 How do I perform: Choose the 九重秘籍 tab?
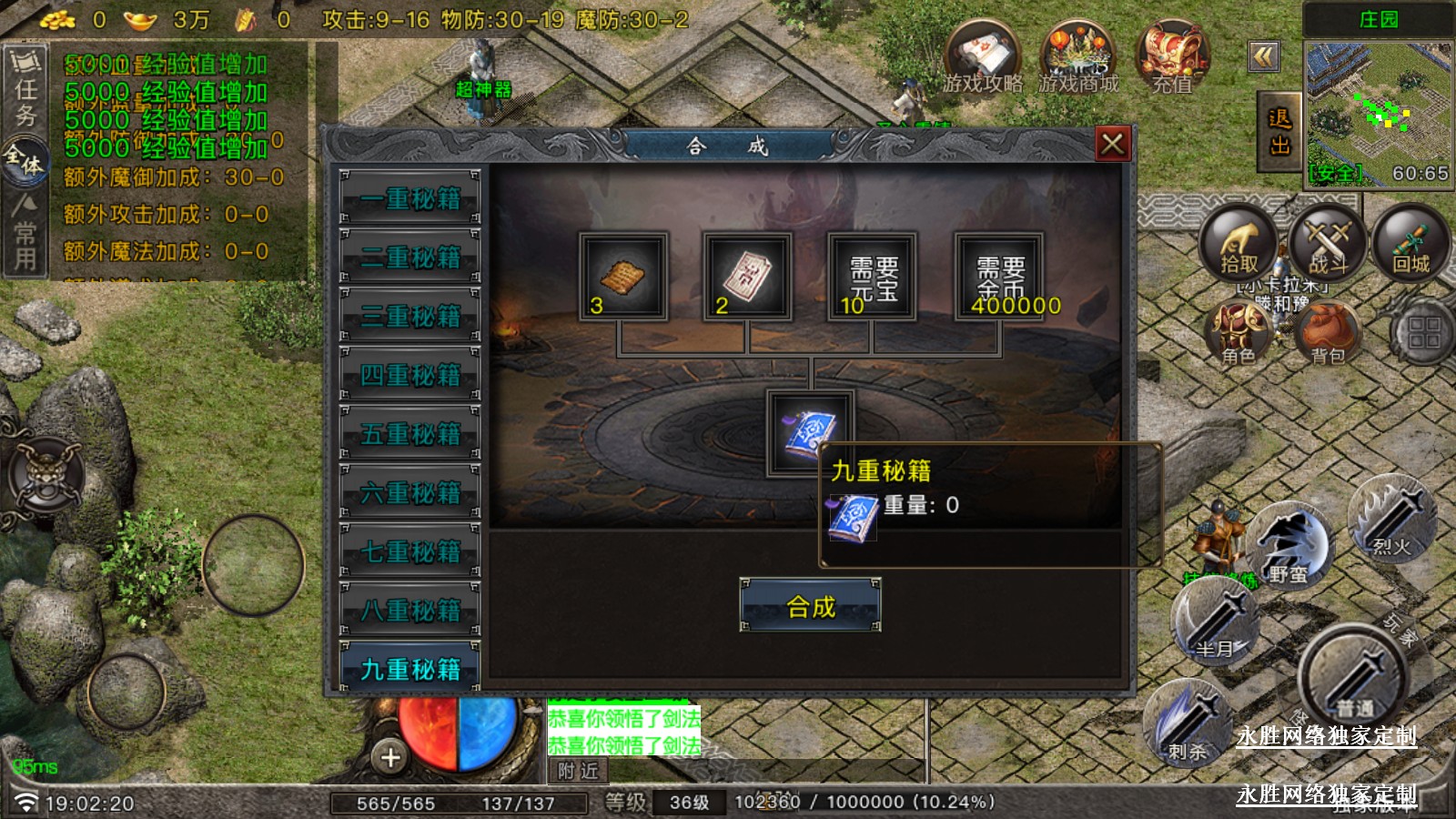point(409,669)
